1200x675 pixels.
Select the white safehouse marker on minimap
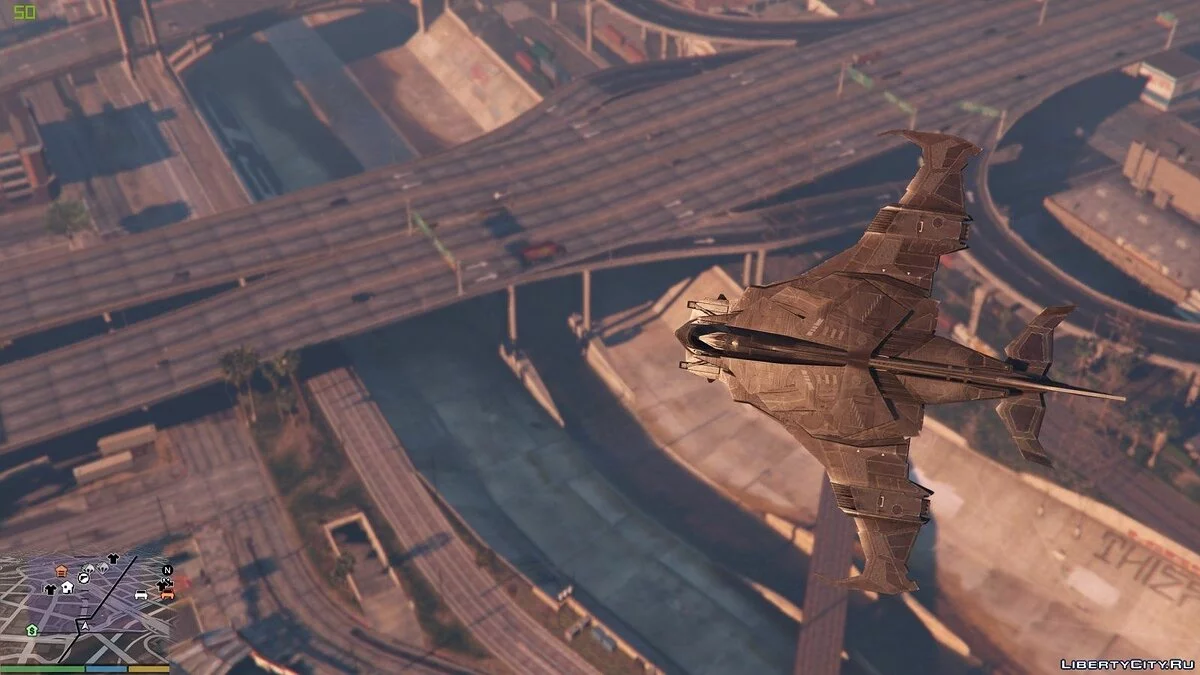click(x=67, y=588)
